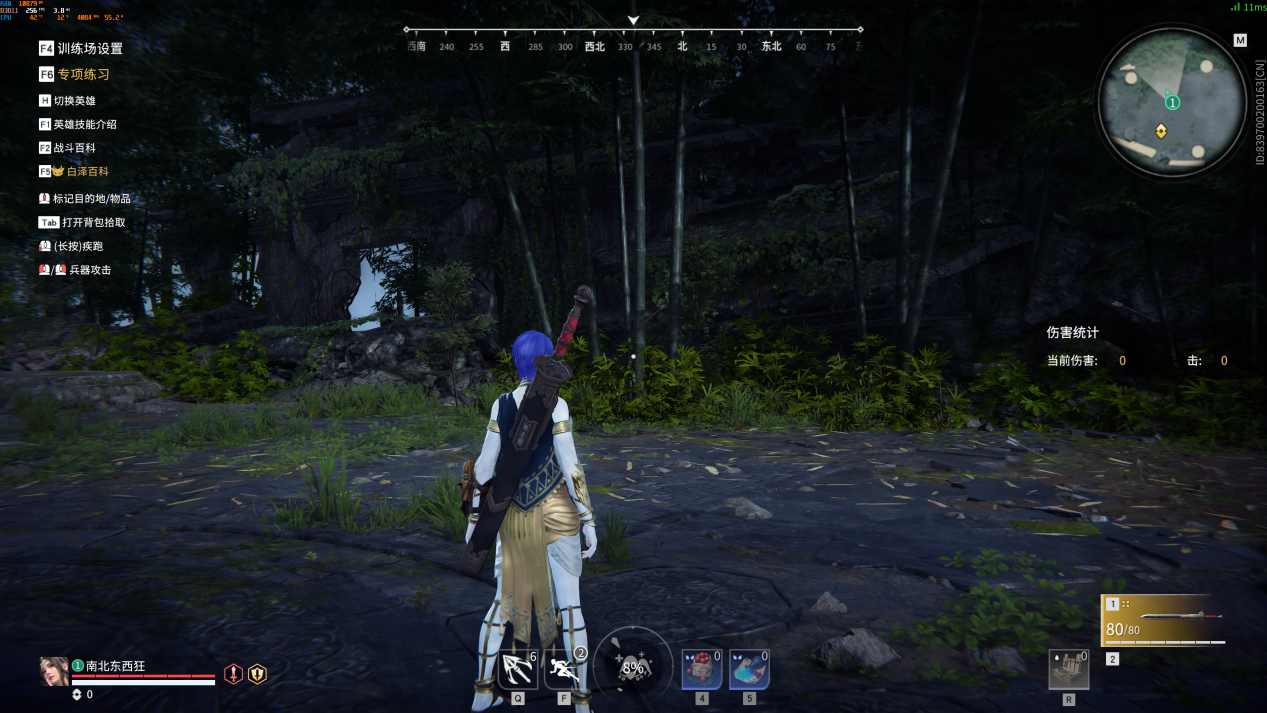Open 切换英雄 to switch hero
This screenshot has width=1267, height=713.
(x=74, y=101)
